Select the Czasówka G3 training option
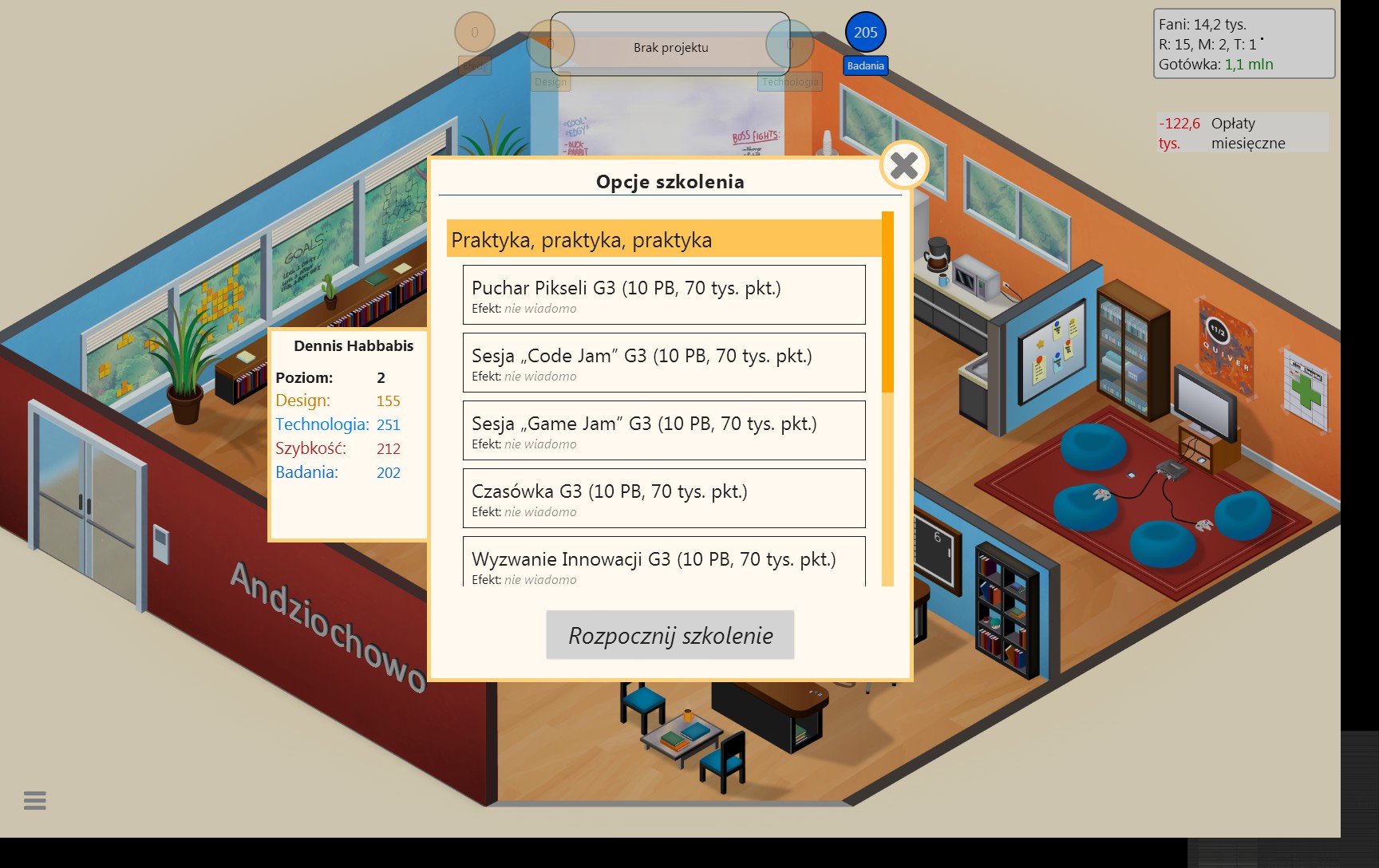 click(x=664, y=498)
